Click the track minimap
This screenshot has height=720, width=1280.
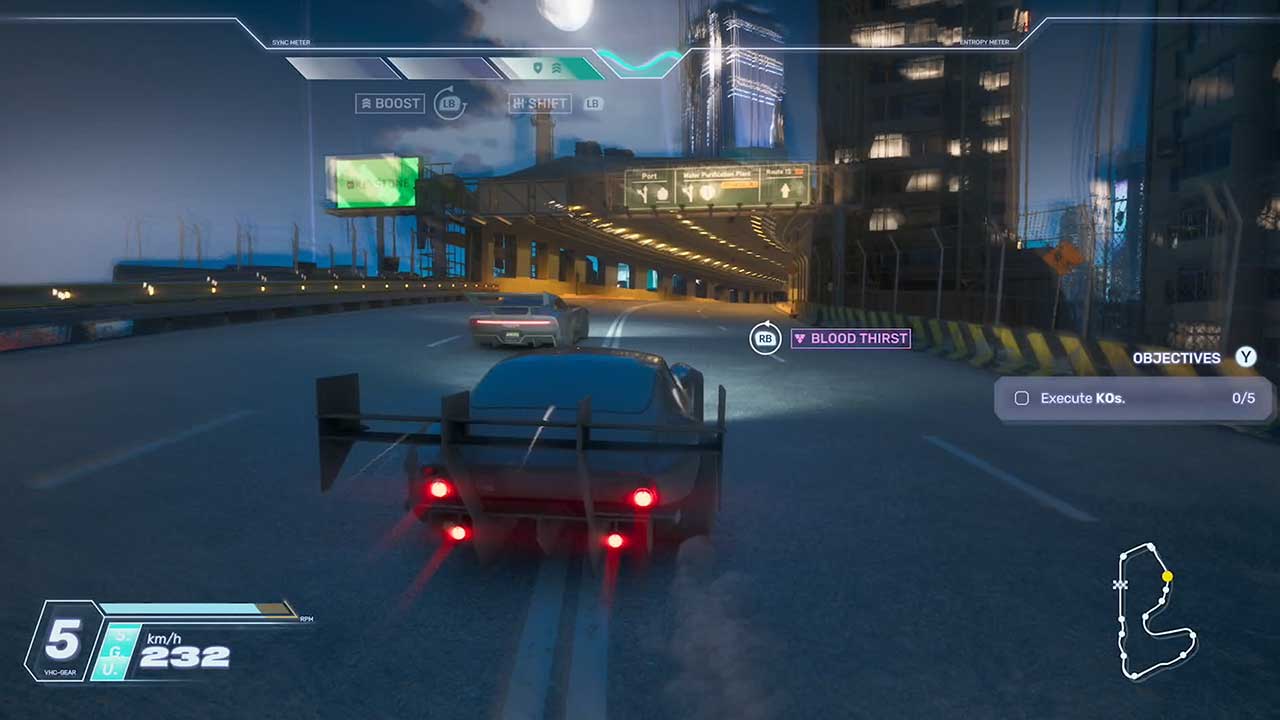tap(1155, 612)
